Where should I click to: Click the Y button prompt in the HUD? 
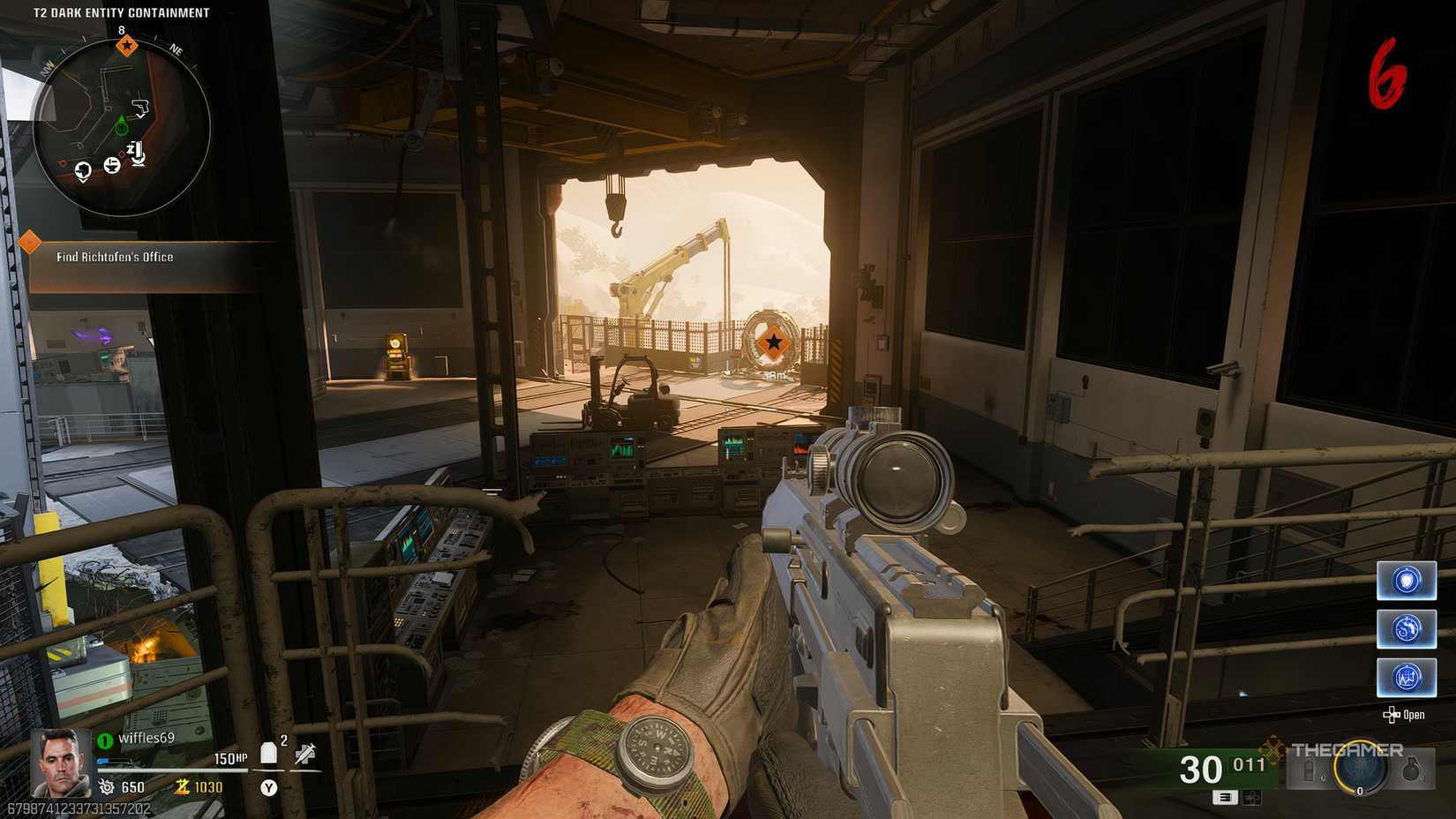[269, 786]
